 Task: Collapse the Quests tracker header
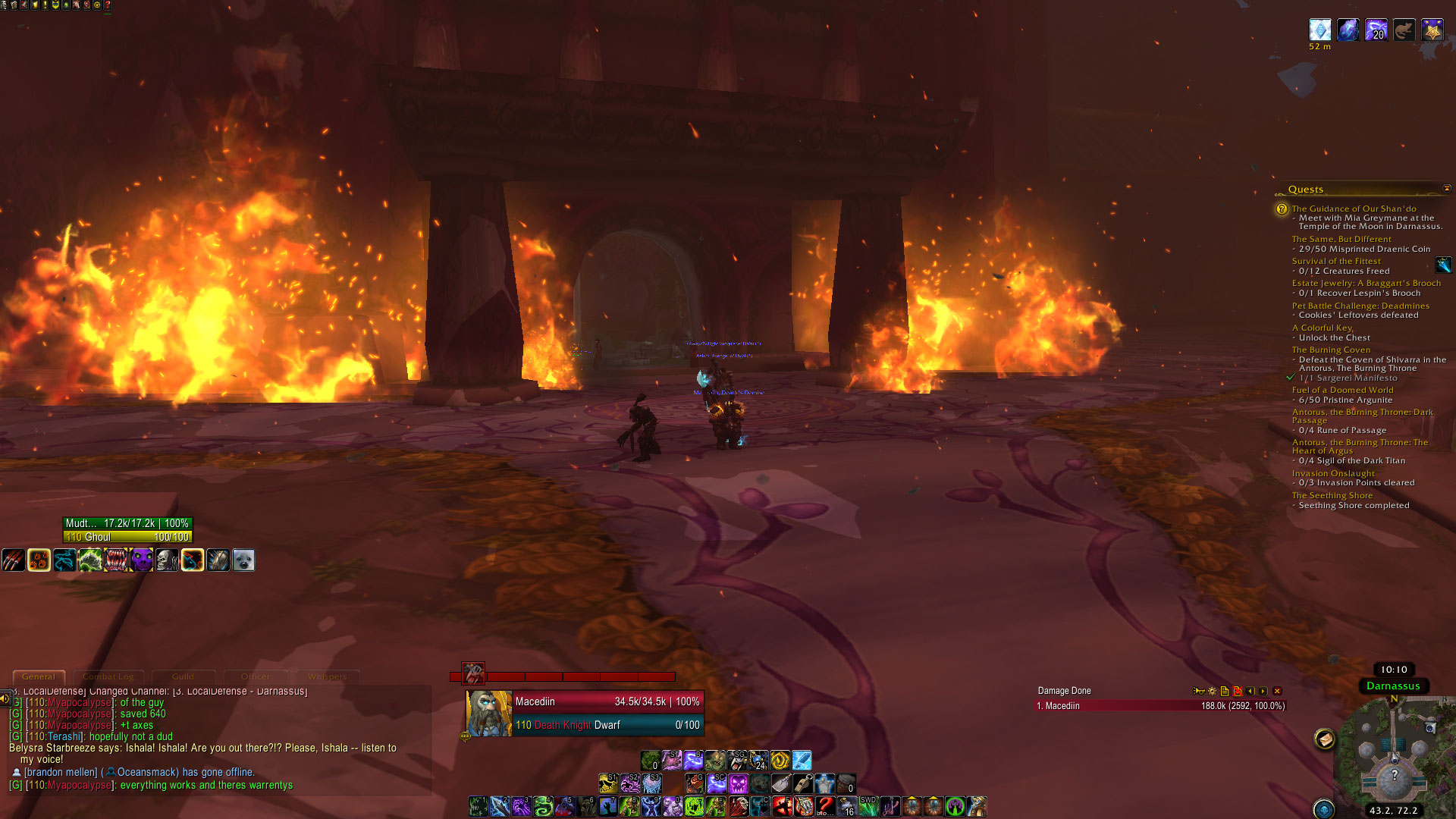pos(1446,189)
